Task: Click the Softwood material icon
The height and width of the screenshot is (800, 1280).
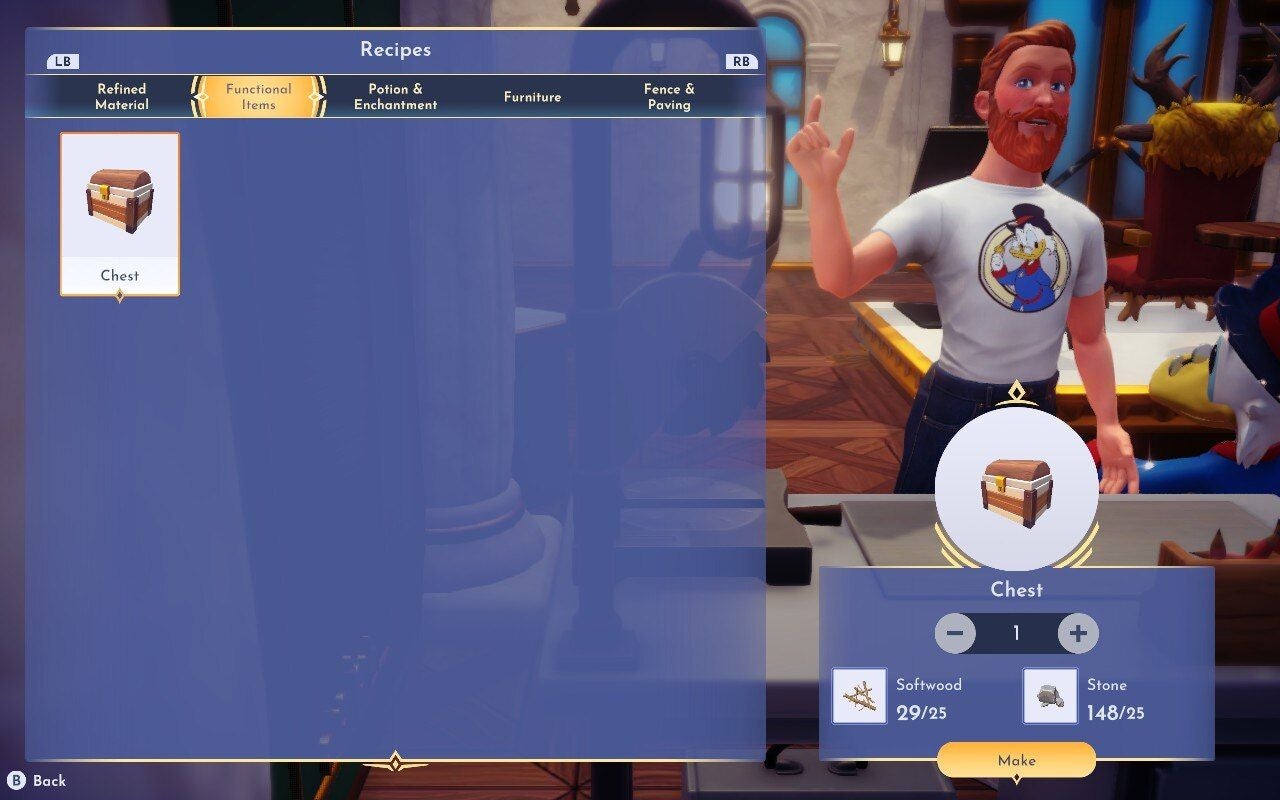Action: 859,698
